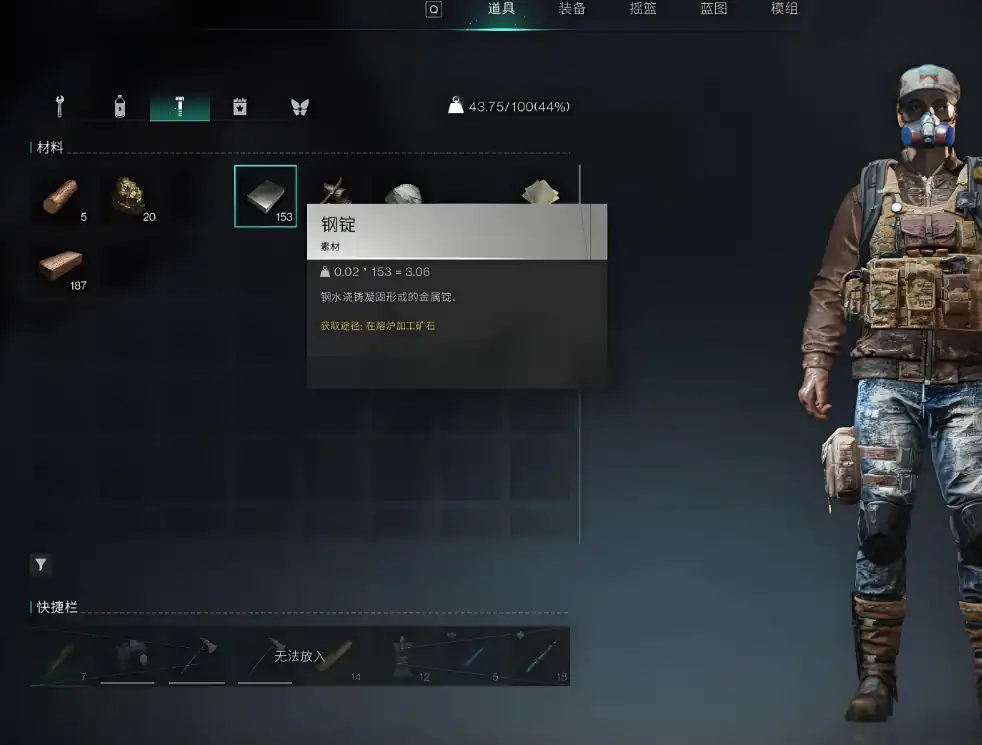Open the inventory filter funnel button
The height and width of the screenshot is (745, 982).
click(x=40, y=565)
